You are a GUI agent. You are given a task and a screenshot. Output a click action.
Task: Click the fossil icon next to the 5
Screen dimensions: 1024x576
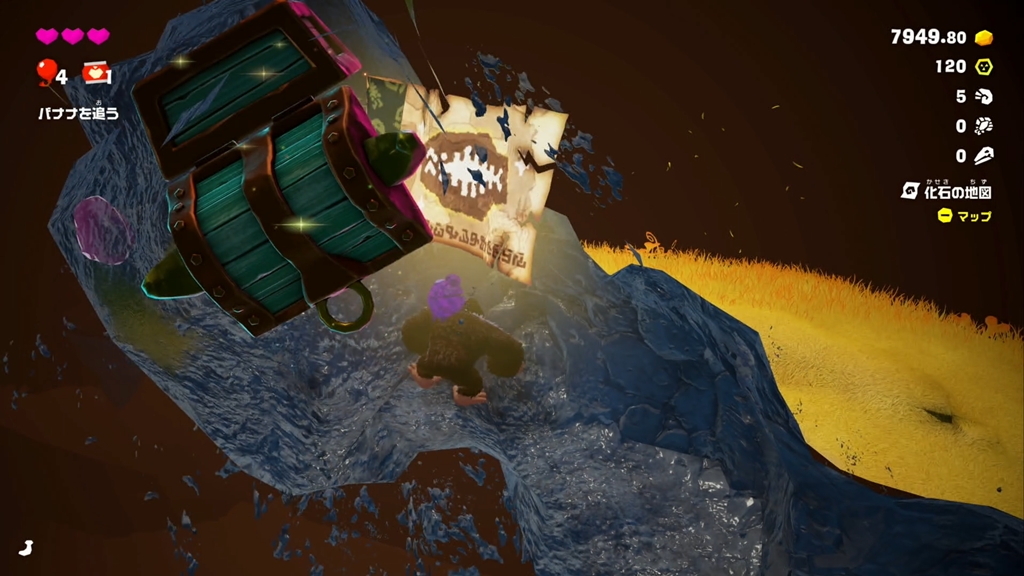984,97
